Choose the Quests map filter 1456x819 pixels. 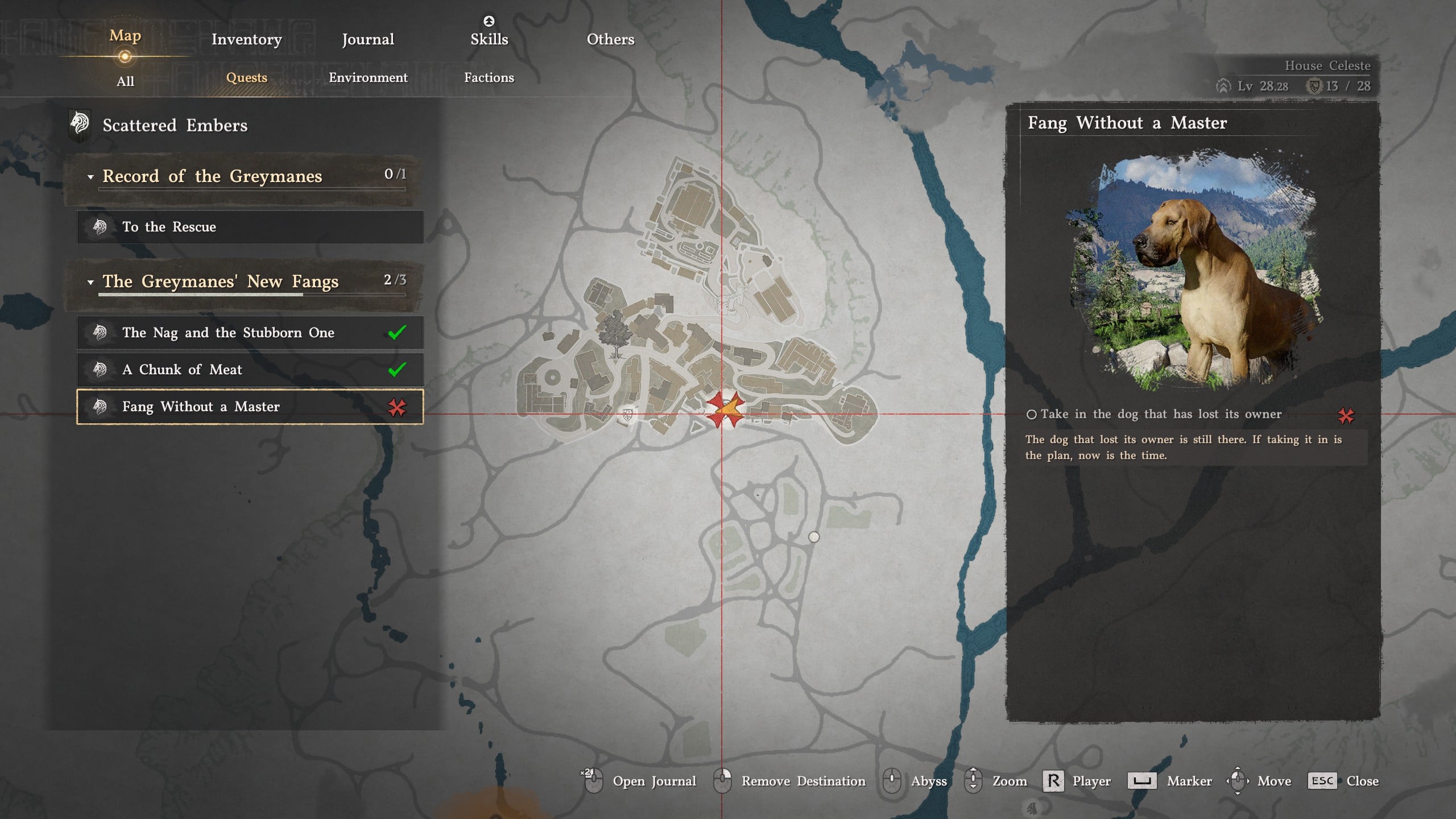click(246, 77)
